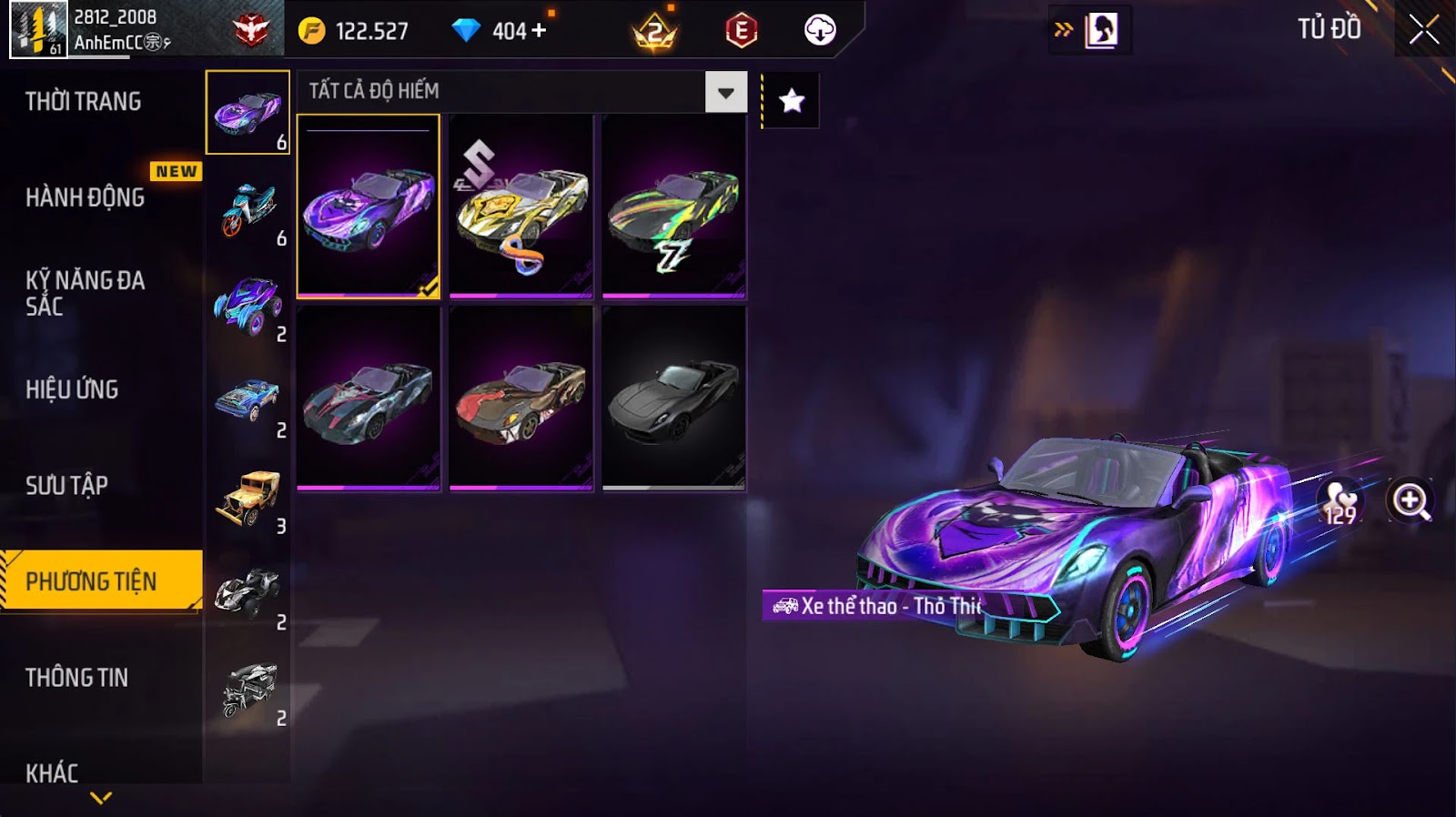Open Kỹ Năng Đa Sắc section
This screenshot has height=817, width=1456.
click(x=85, y=292)
